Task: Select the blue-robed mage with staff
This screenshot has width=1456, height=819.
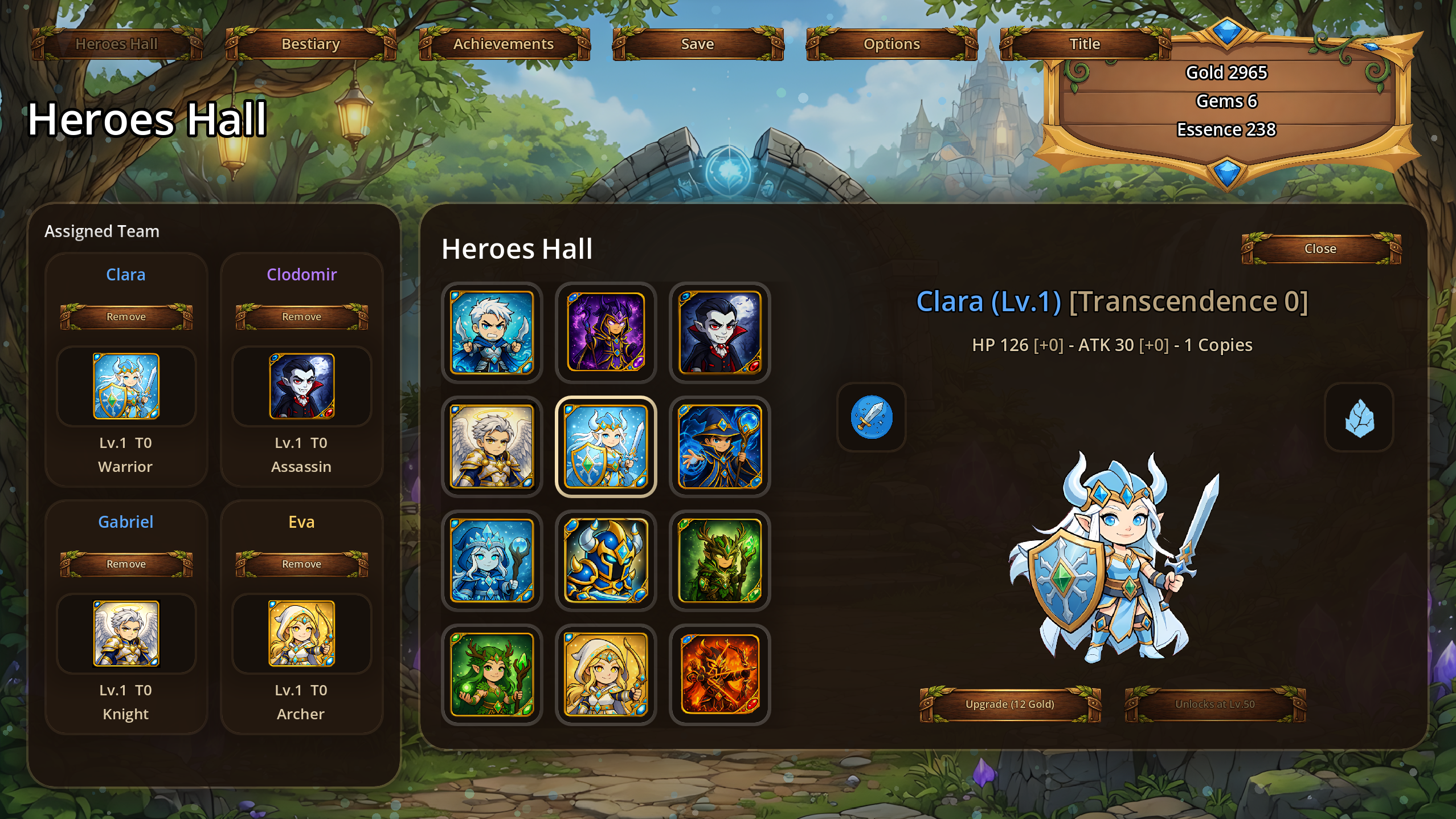Action: pos(719,446)
